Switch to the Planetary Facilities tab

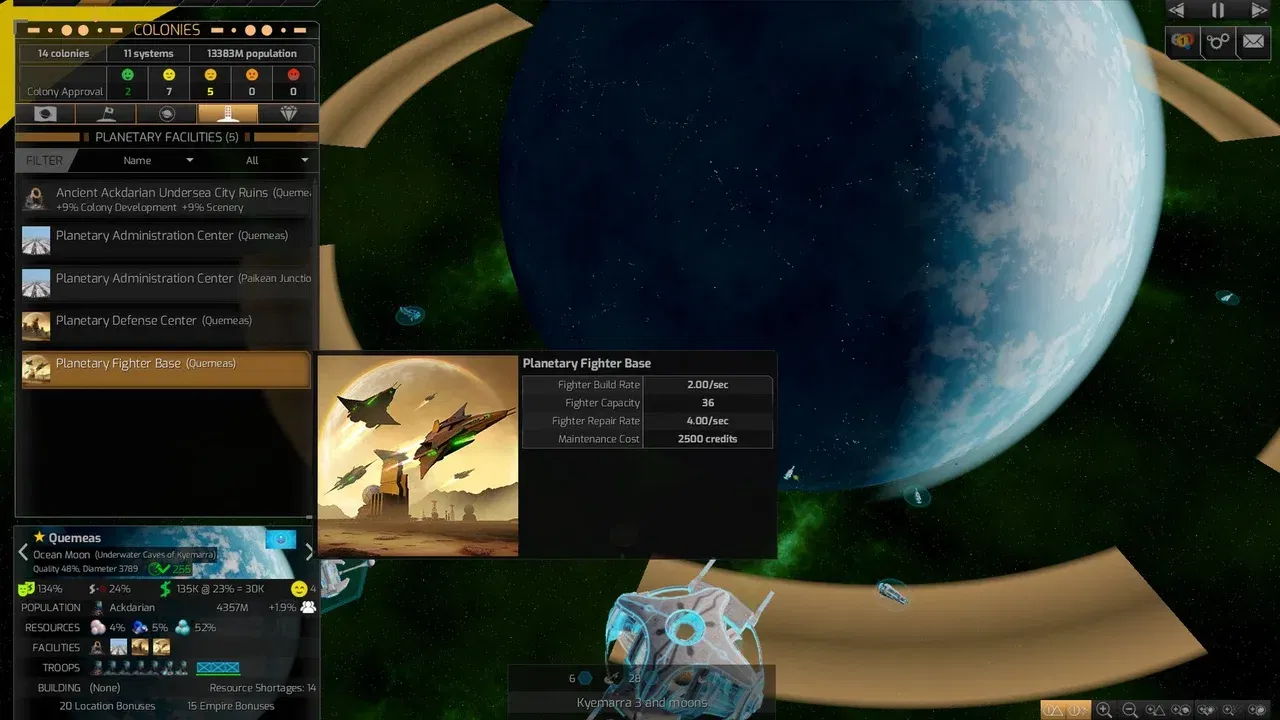point(227,113)
